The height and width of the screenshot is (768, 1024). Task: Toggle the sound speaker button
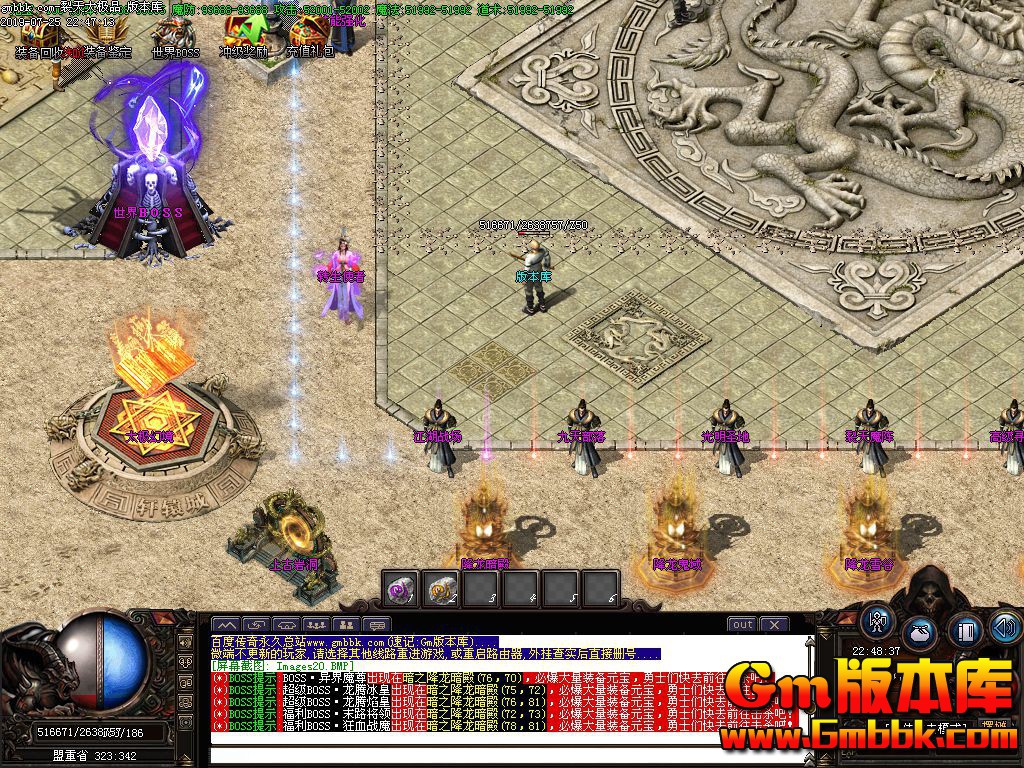[1005, 628]
